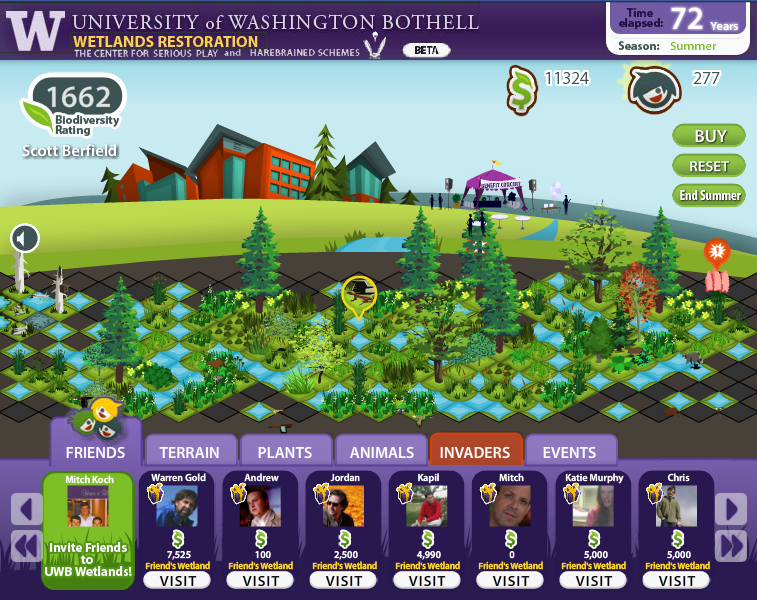Click the invader alert marker icon
The image size is (757, 600).
(x=716, y=253)
